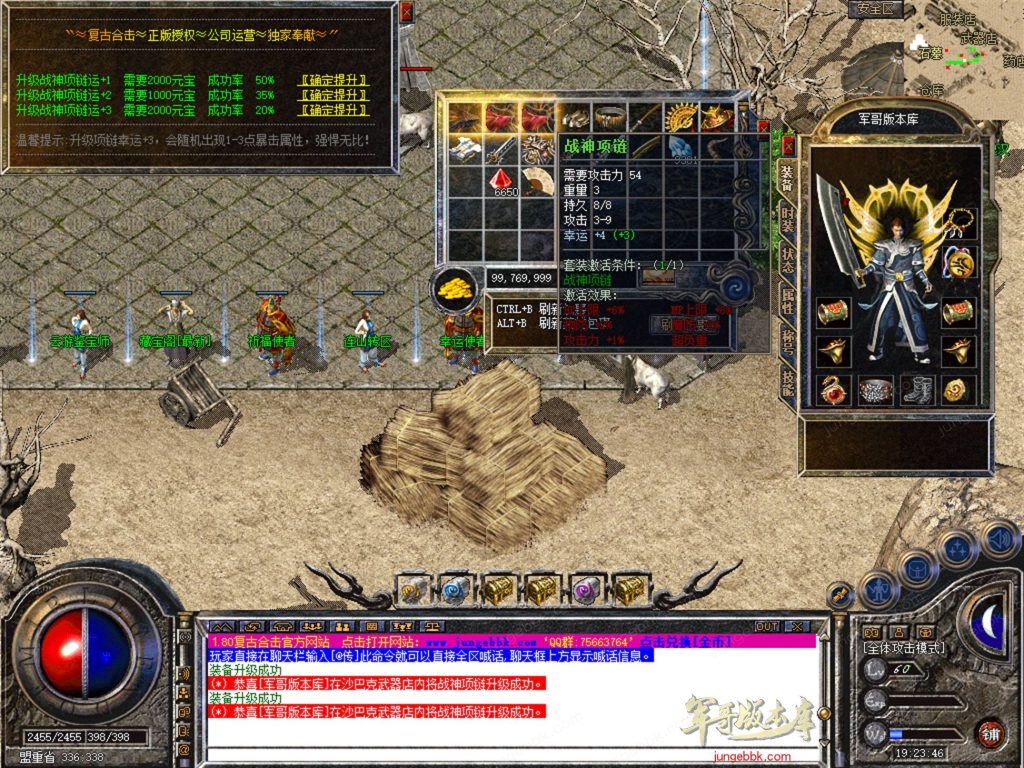Show the 属性 attributes tab
This screenshot has height=768, width=1024.
[x=787, y=298]
